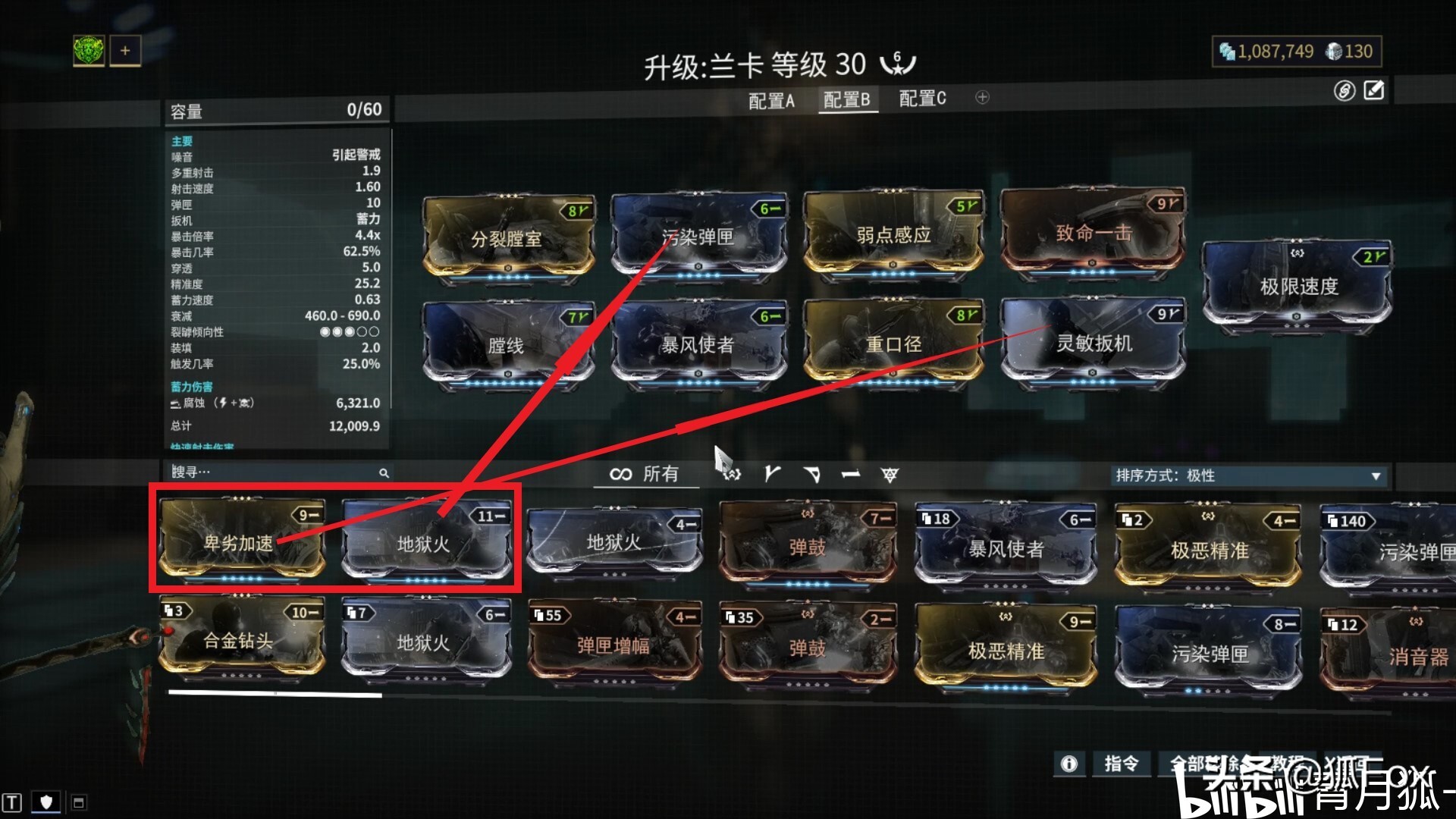Toggle the 配置C loadout configuration

point(921,99)
